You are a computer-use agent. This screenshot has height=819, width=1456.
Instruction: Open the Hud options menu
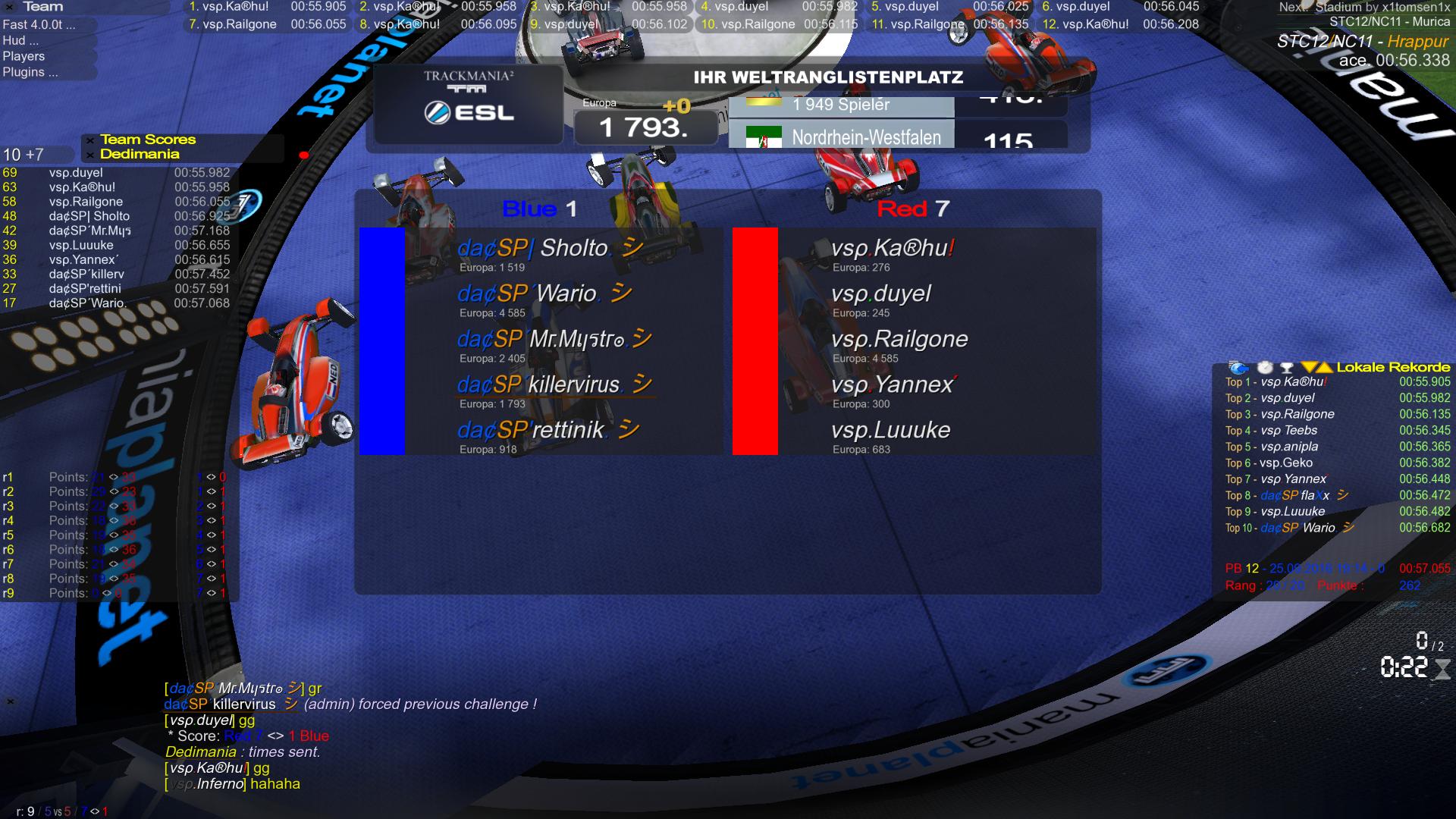pos(14,40)
